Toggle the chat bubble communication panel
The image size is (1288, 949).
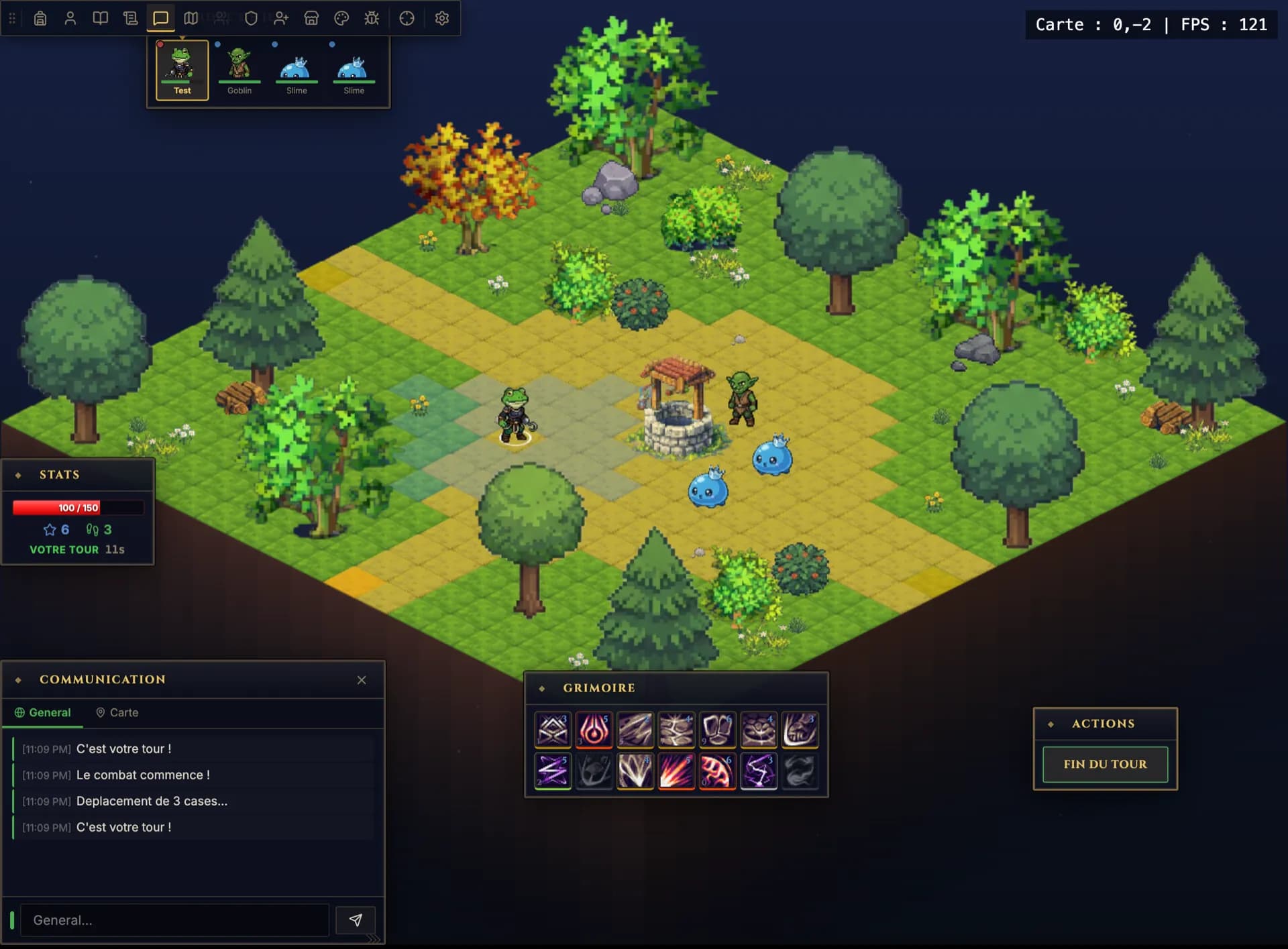coord(160,18)
